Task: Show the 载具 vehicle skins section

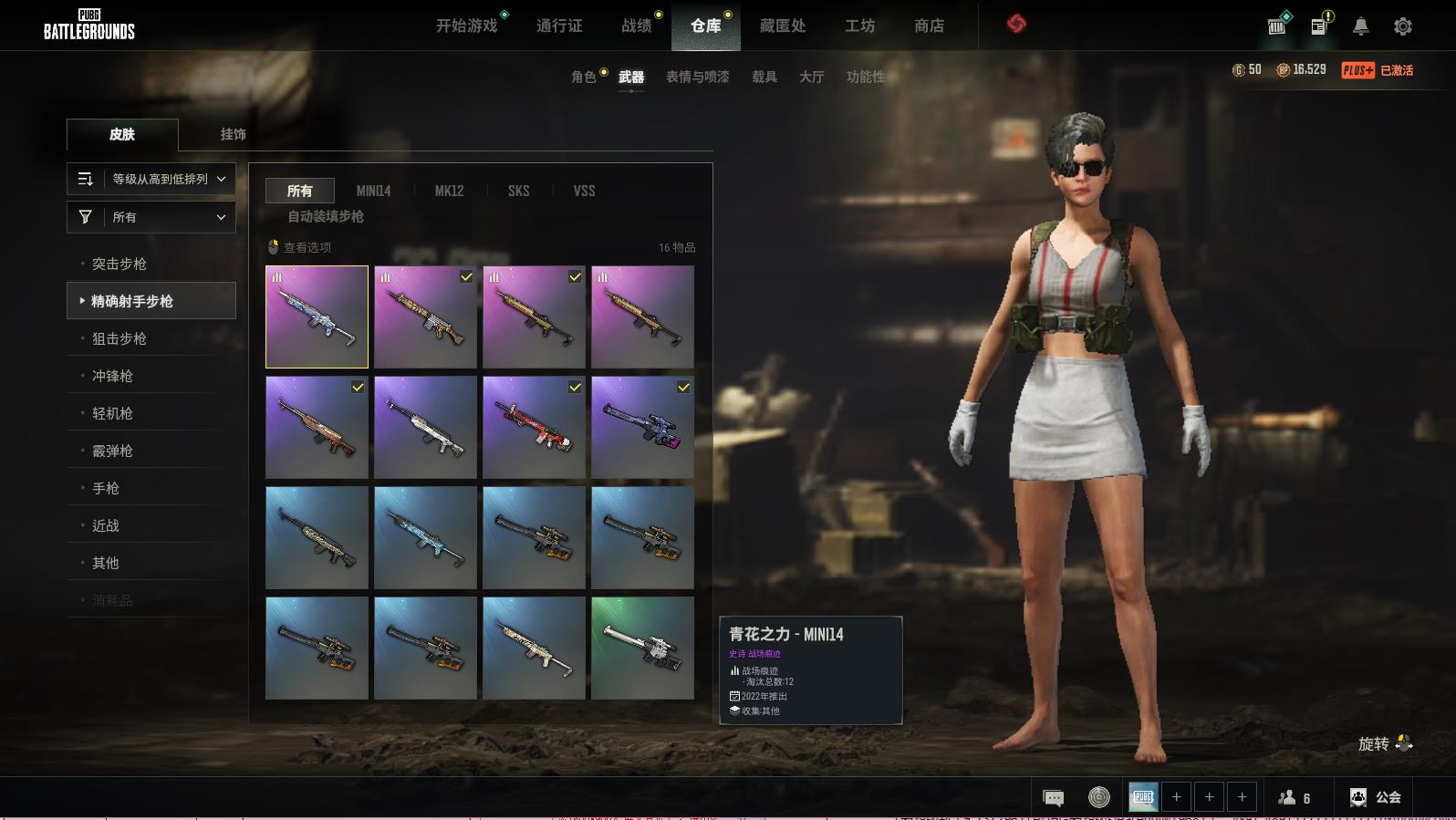Action: [x=764, y=77]
